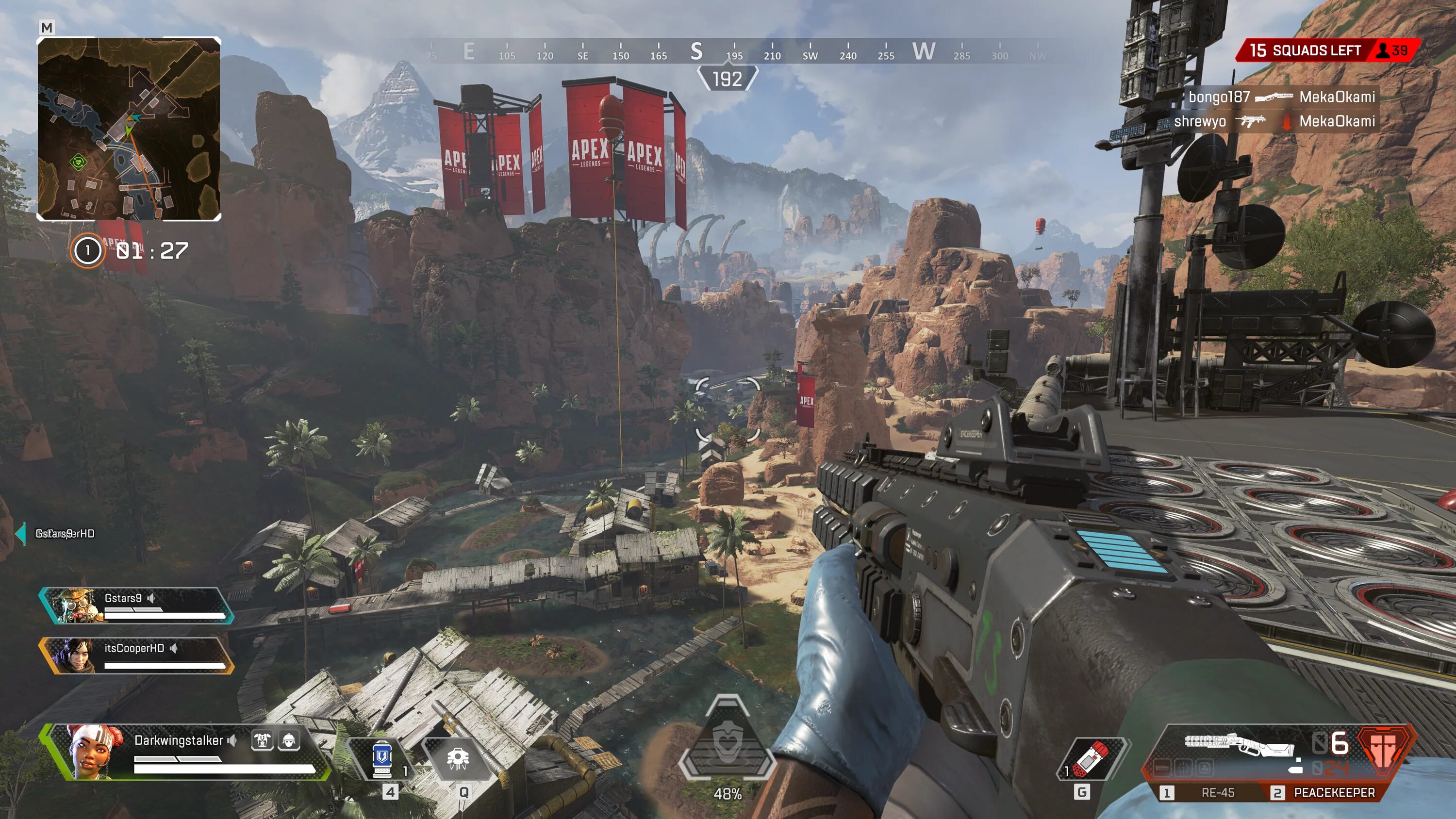Use the shield cell item slot
The width and height of the screenshot is (1456, 819).
(382, 760)
